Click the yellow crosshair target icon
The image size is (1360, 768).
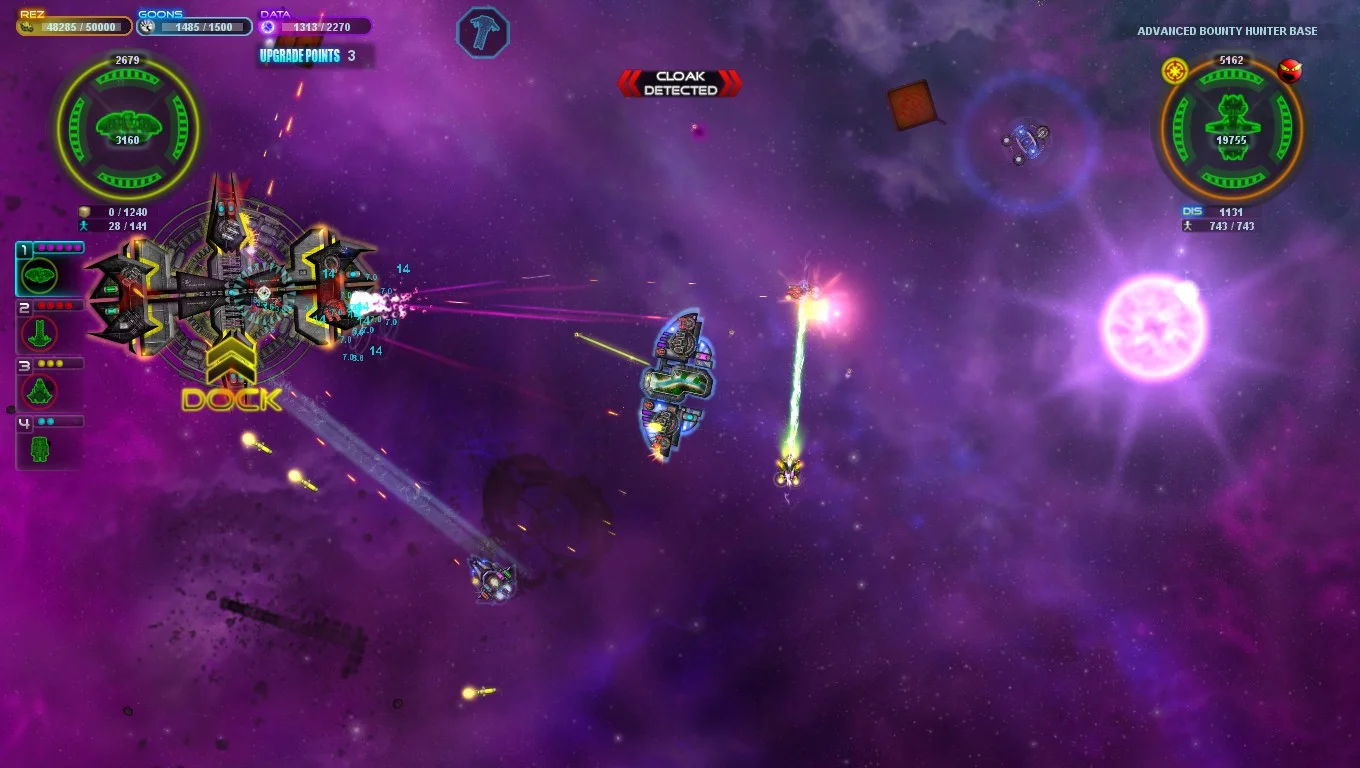click(x=1174, y=71)
